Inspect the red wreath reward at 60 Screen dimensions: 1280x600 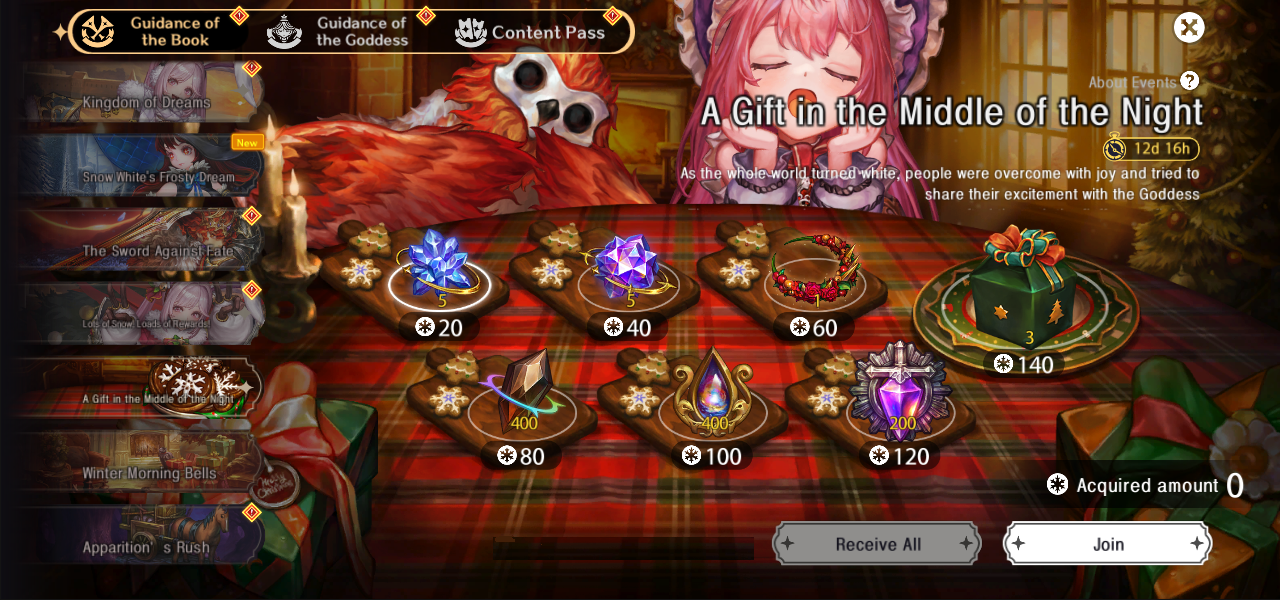click(x=815, y=268)
